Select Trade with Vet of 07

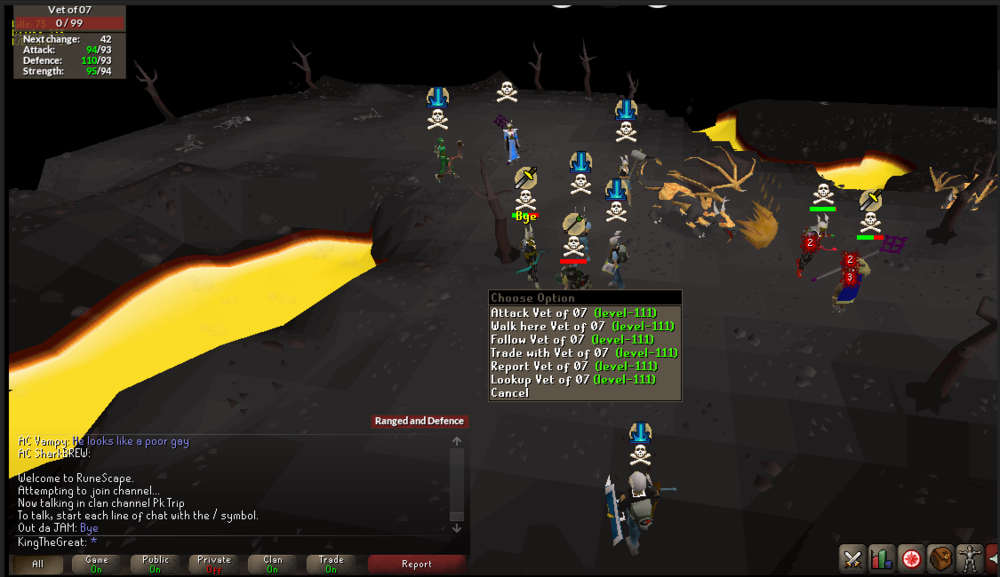pyautogui.click(x=584, y=353)
